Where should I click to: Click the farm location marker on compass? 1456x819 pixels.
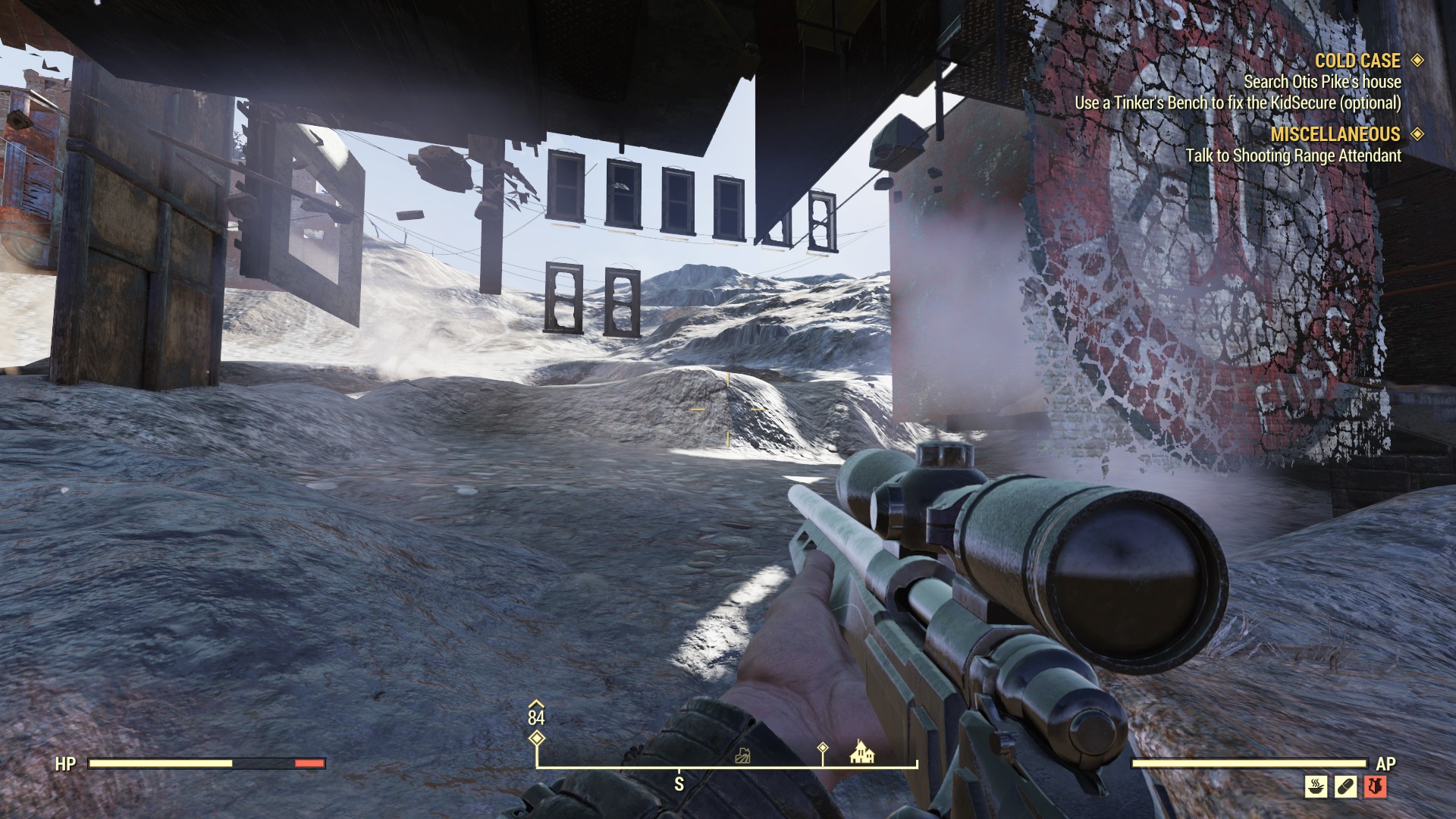744,755
